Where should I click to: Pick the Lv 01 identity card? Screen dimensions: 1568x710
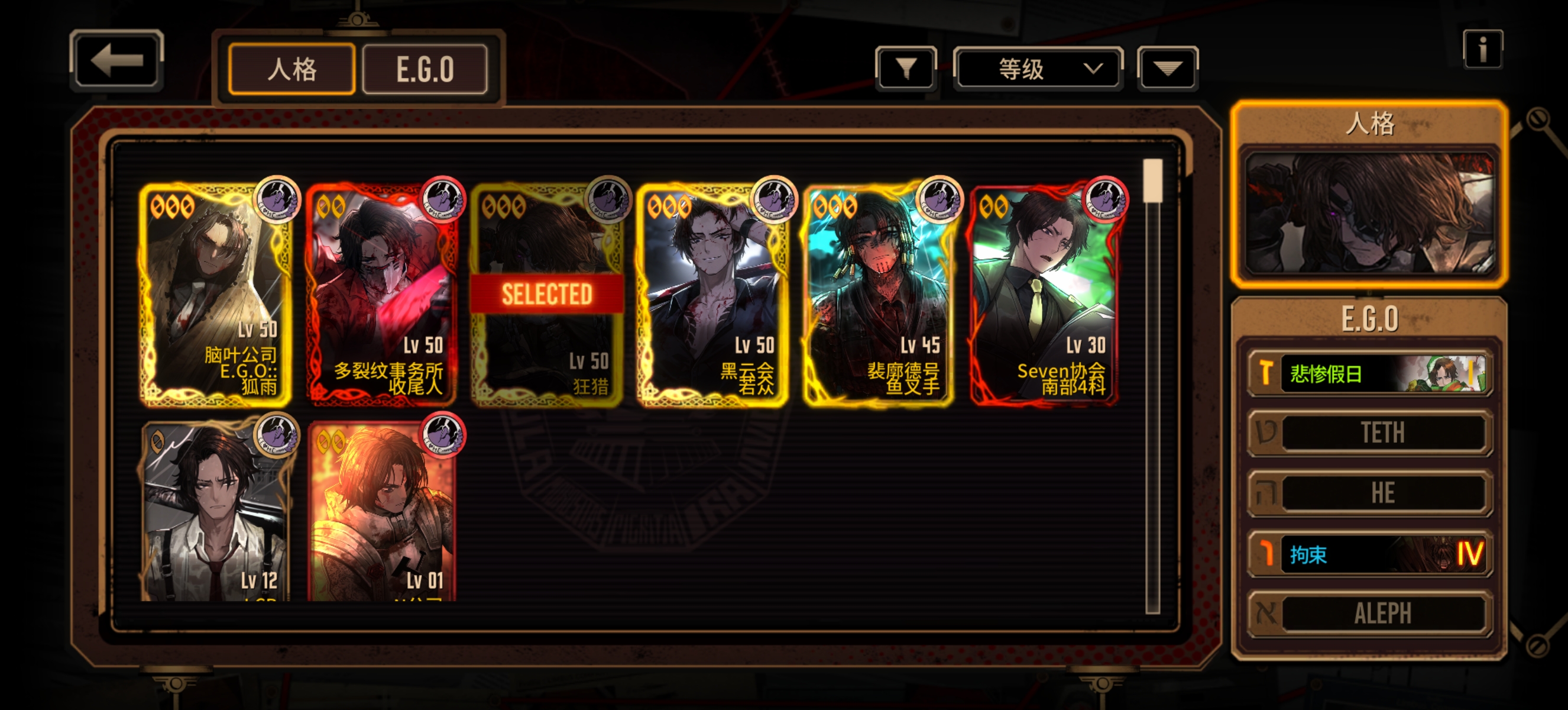coord(381,511)
